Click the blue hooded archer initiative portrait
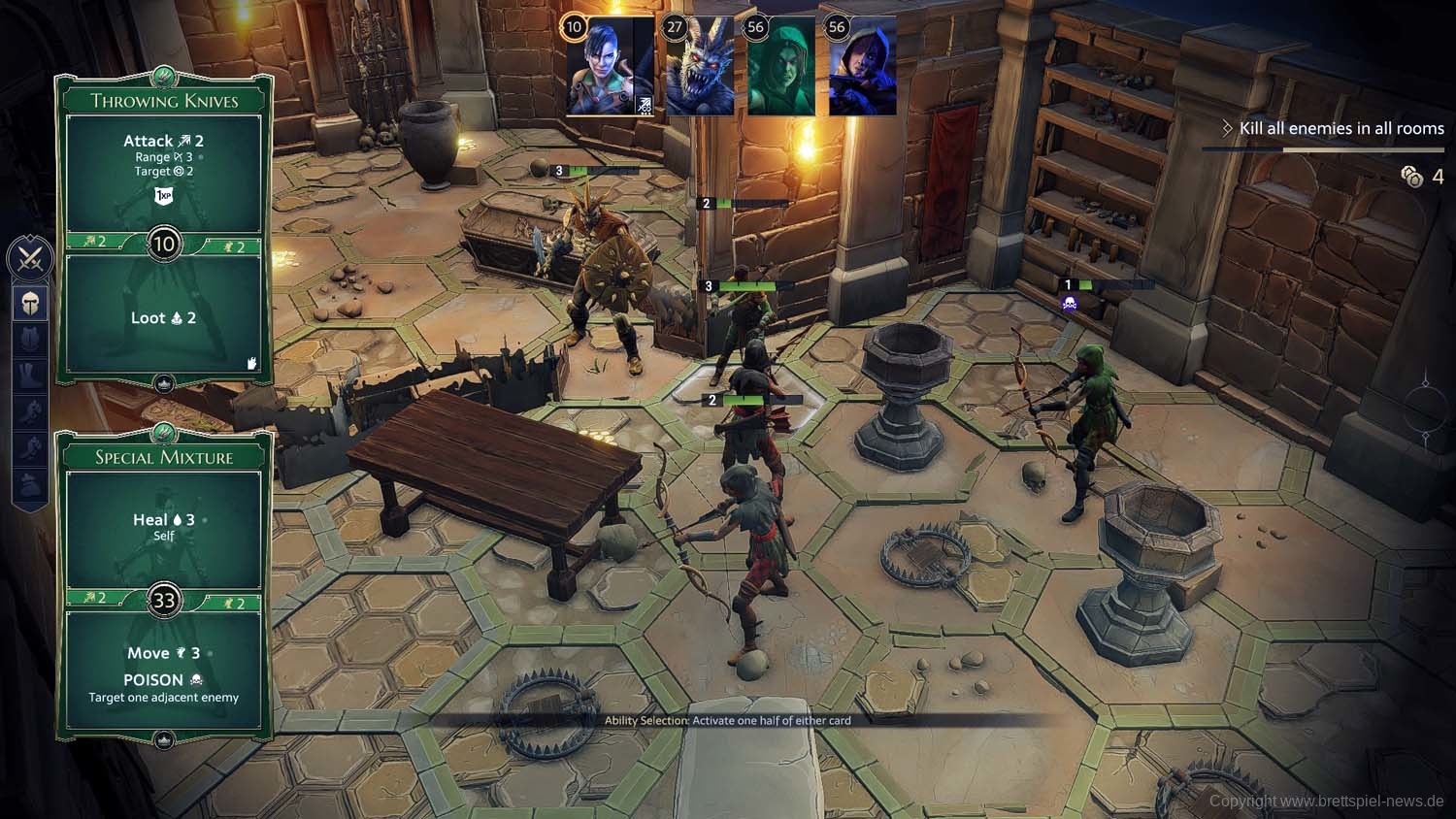1456x819 pixels. tap(862, 66)
